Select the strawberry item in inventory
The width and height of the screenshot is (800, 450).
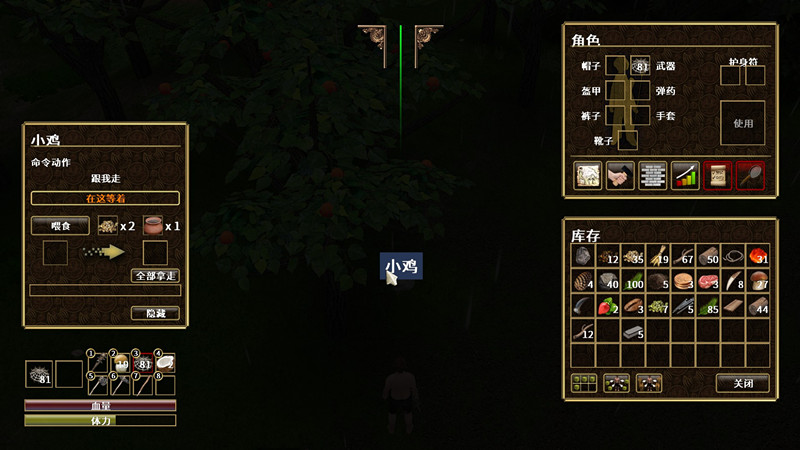608,306
